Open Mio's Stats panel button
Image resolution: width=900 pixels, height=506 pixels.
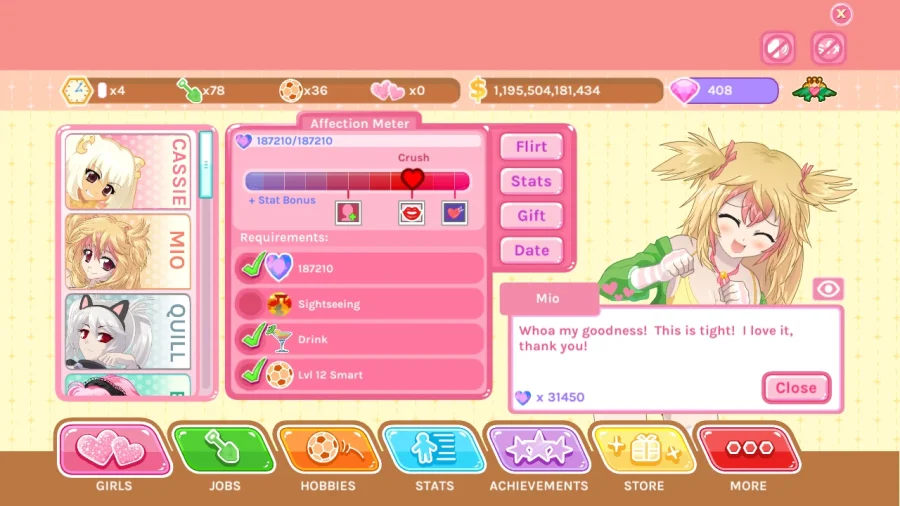531,181
